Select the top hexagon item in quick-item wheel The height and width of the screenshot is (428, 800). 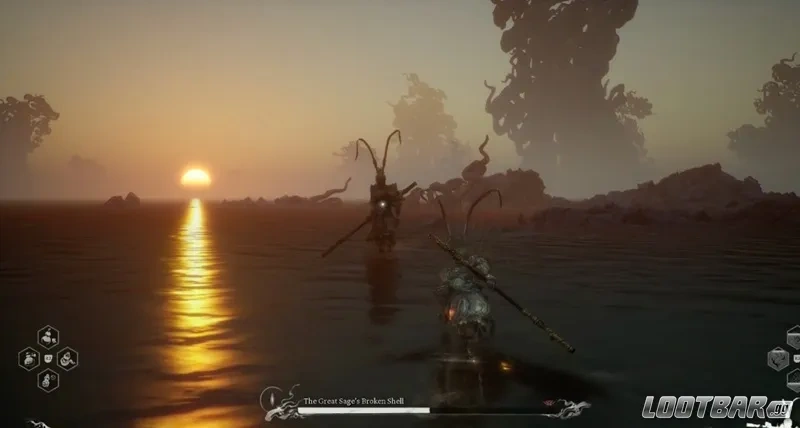pyautogui.click(x=48, y=337)
